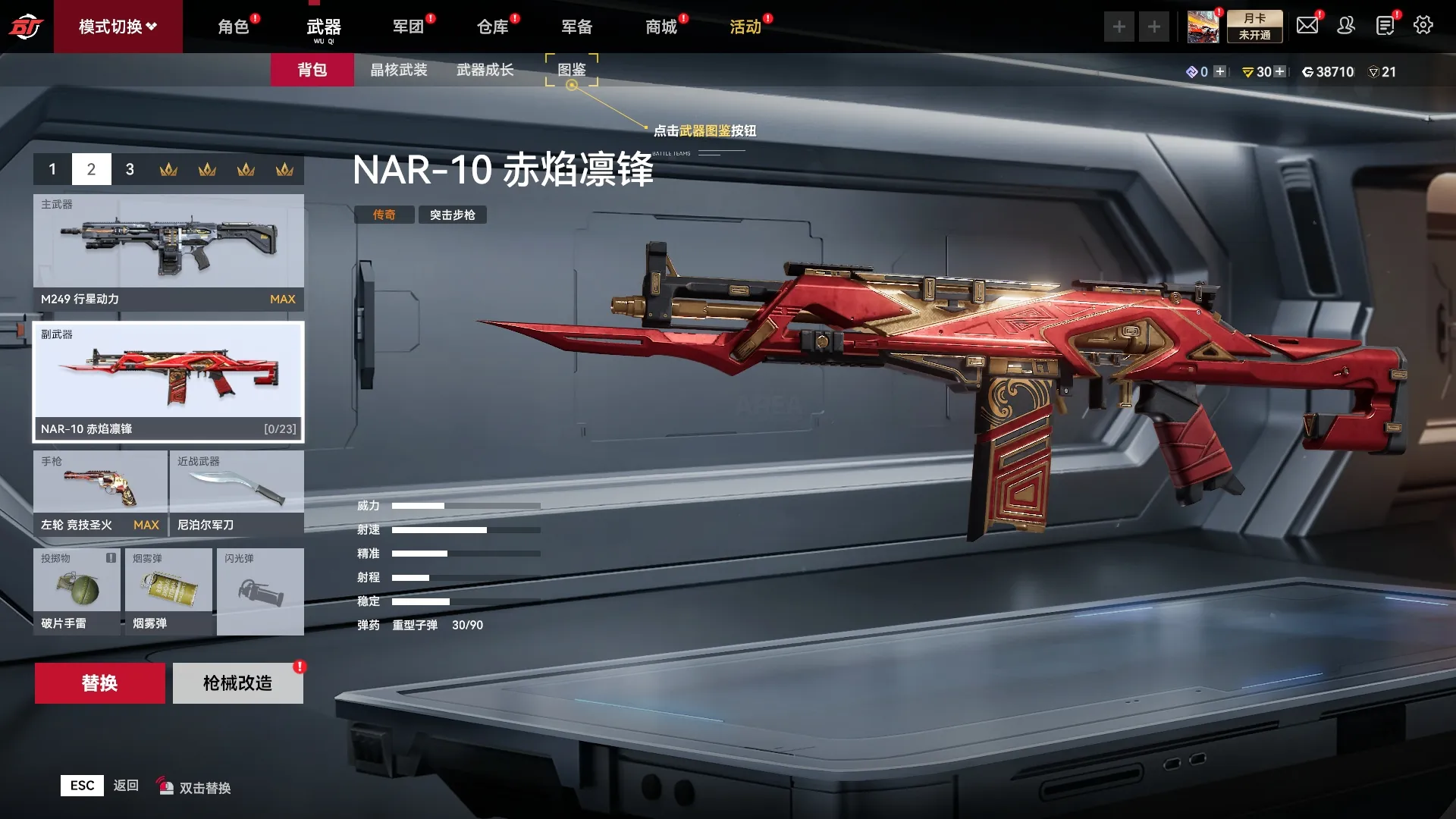The image size is (1456, 819).
Task: Open the 商城 shop
Action: click(661, 27)
